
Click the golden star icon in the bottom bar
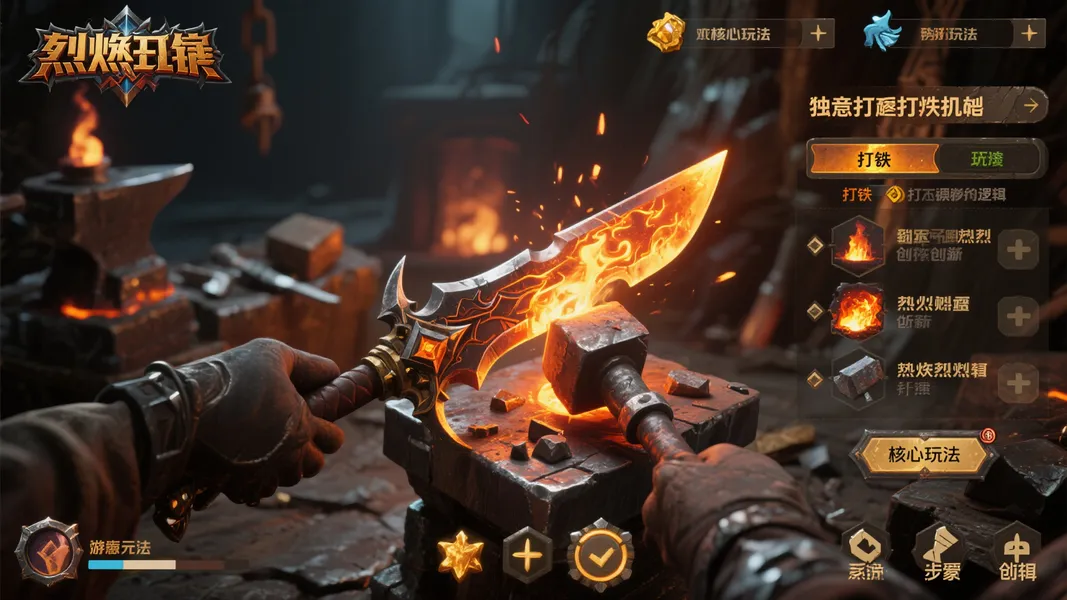coord(461,554)
